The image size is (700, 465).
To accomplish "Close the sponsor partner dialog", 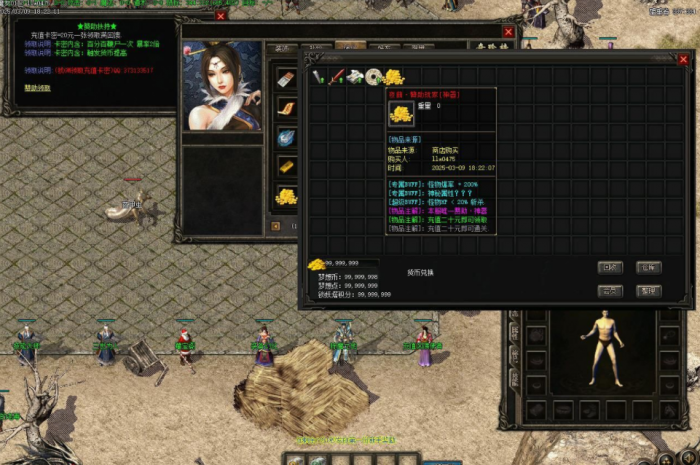I will pos(221,16).
